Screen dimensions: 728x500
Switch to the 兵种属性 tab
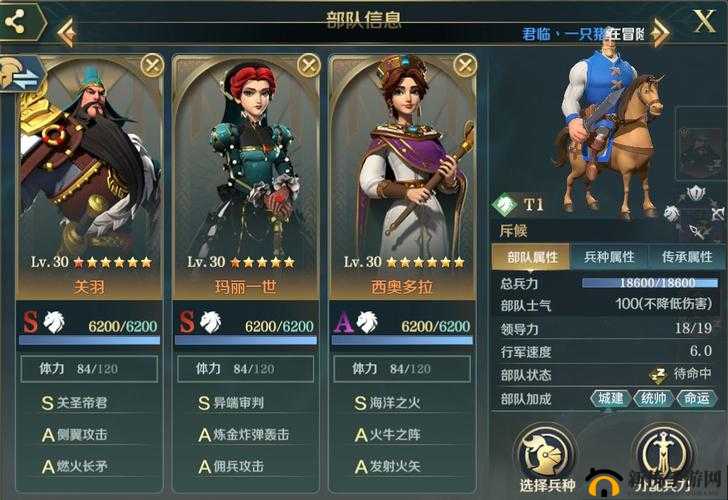coord(609,257)
